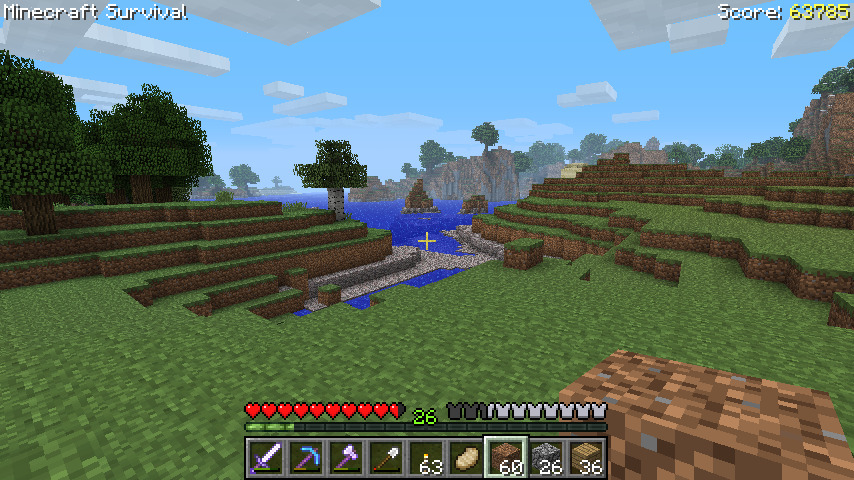Click the dirt block stack of 60
The height and width of the screenshot is (480, 854).
coord(506,457)
